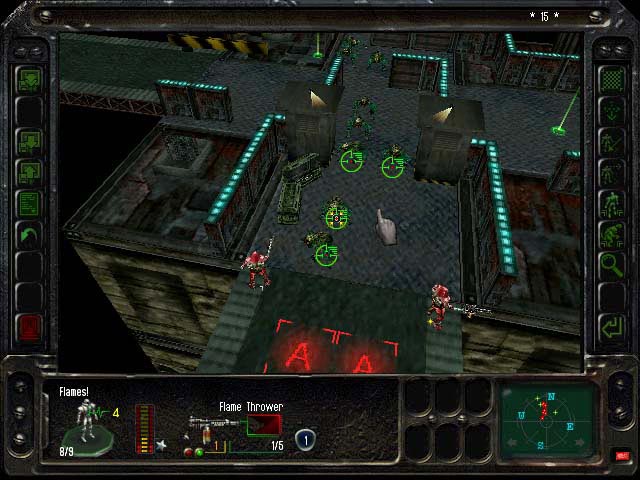
Task: Select the green document list icon
Action: click(29, 205)
